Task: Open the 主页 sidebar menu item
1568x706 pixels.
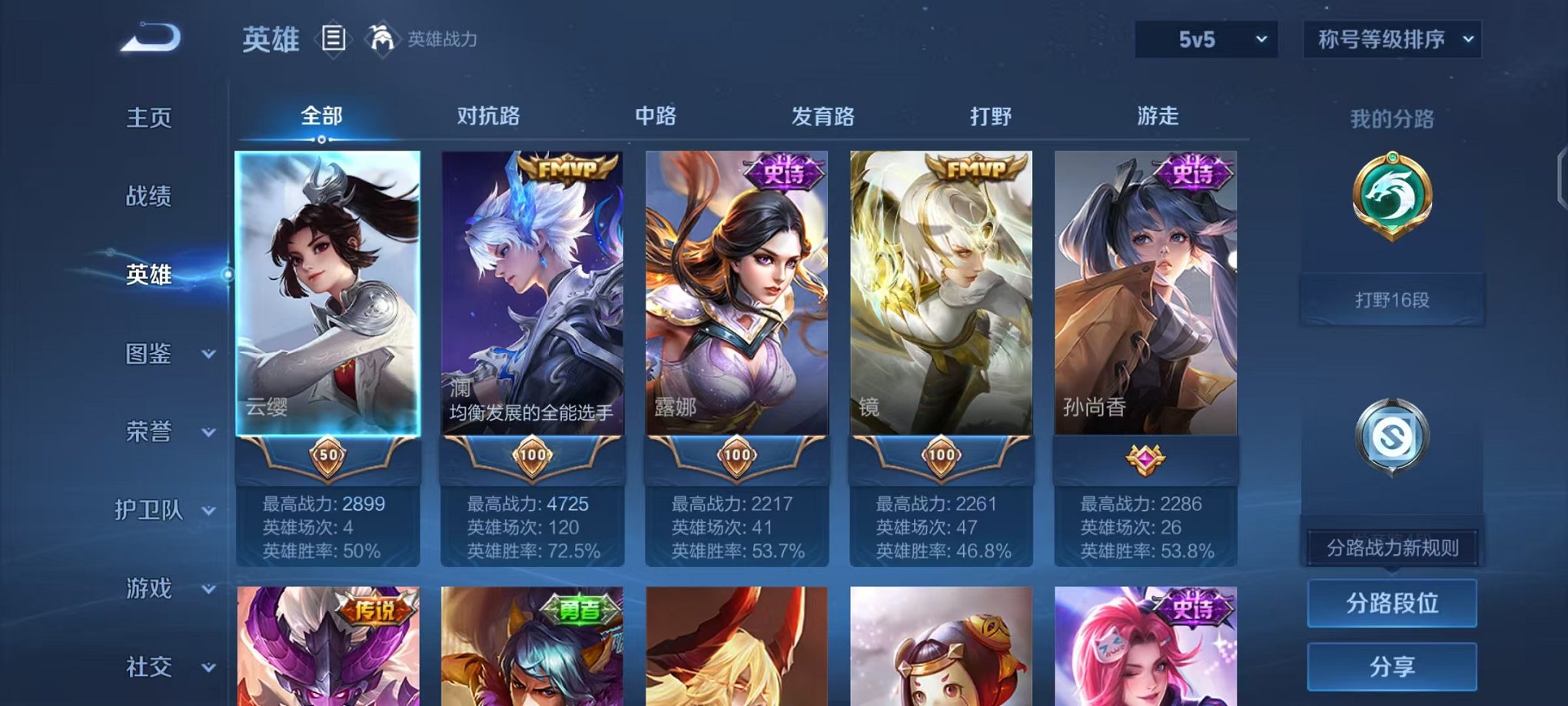Action: point(148,118)
